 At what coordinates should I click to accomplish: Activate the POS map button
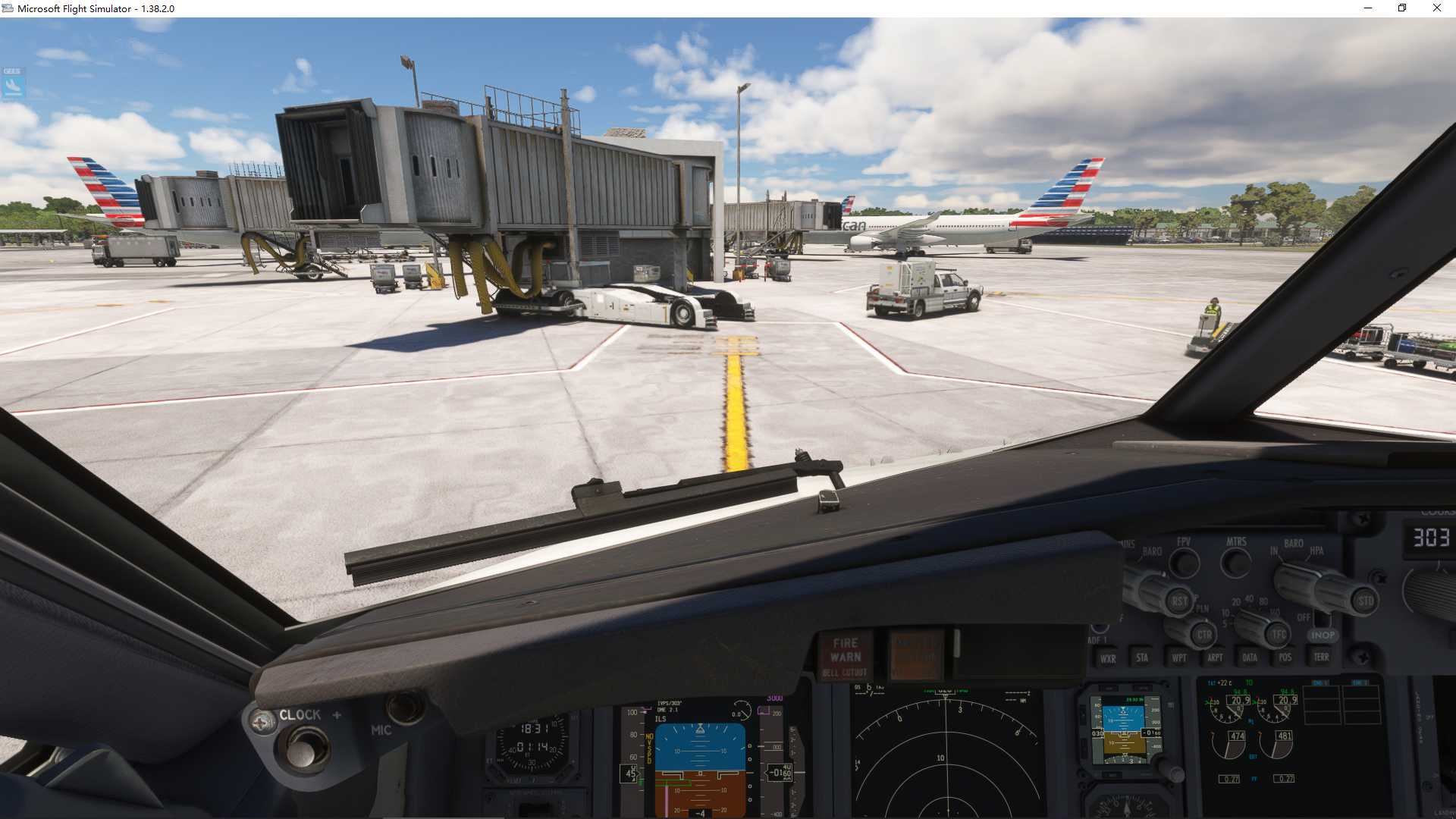tap(1285, 657)
